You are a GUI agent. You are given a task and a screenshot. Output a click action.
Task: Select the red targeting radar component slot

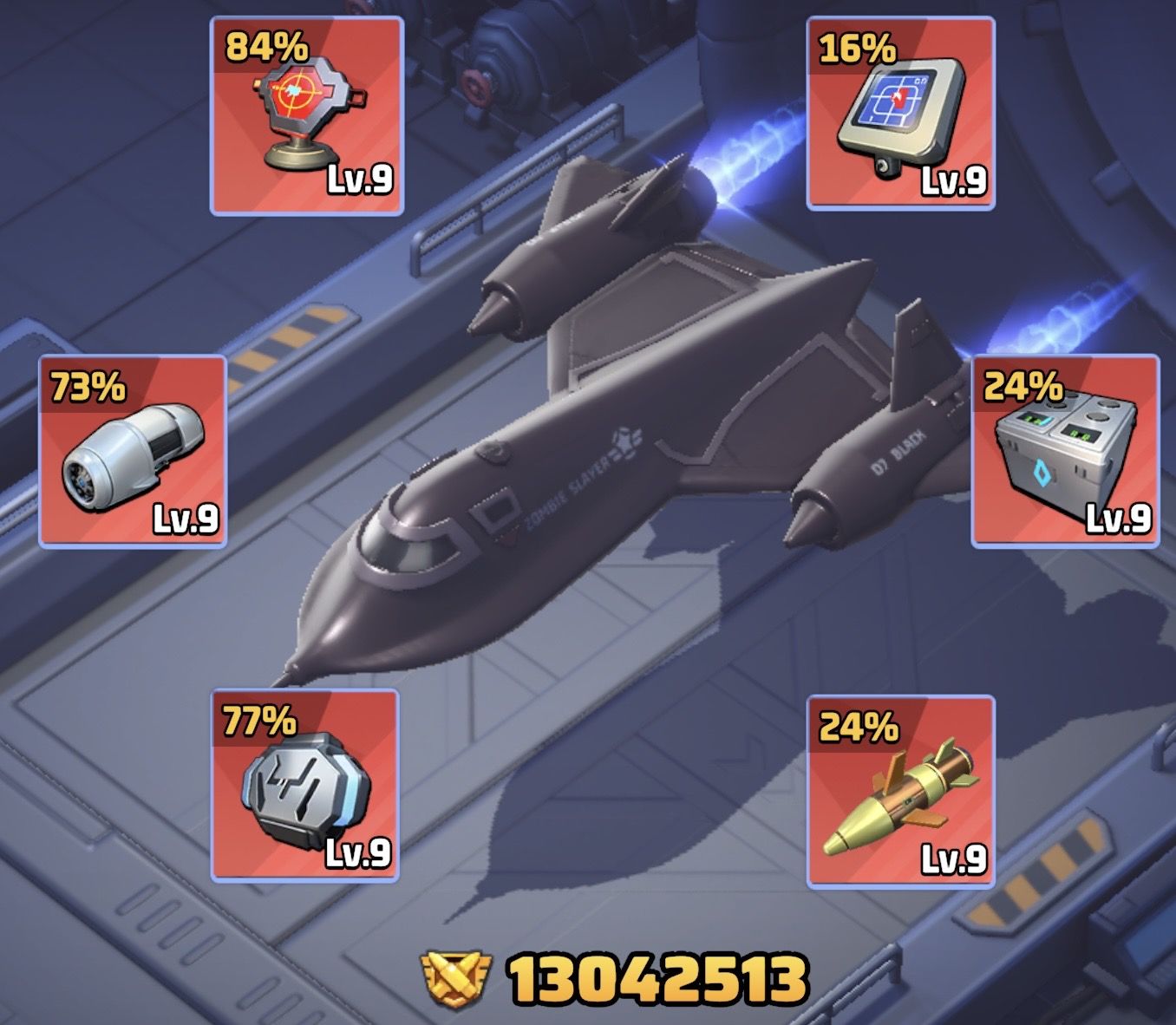click(307, 116)
